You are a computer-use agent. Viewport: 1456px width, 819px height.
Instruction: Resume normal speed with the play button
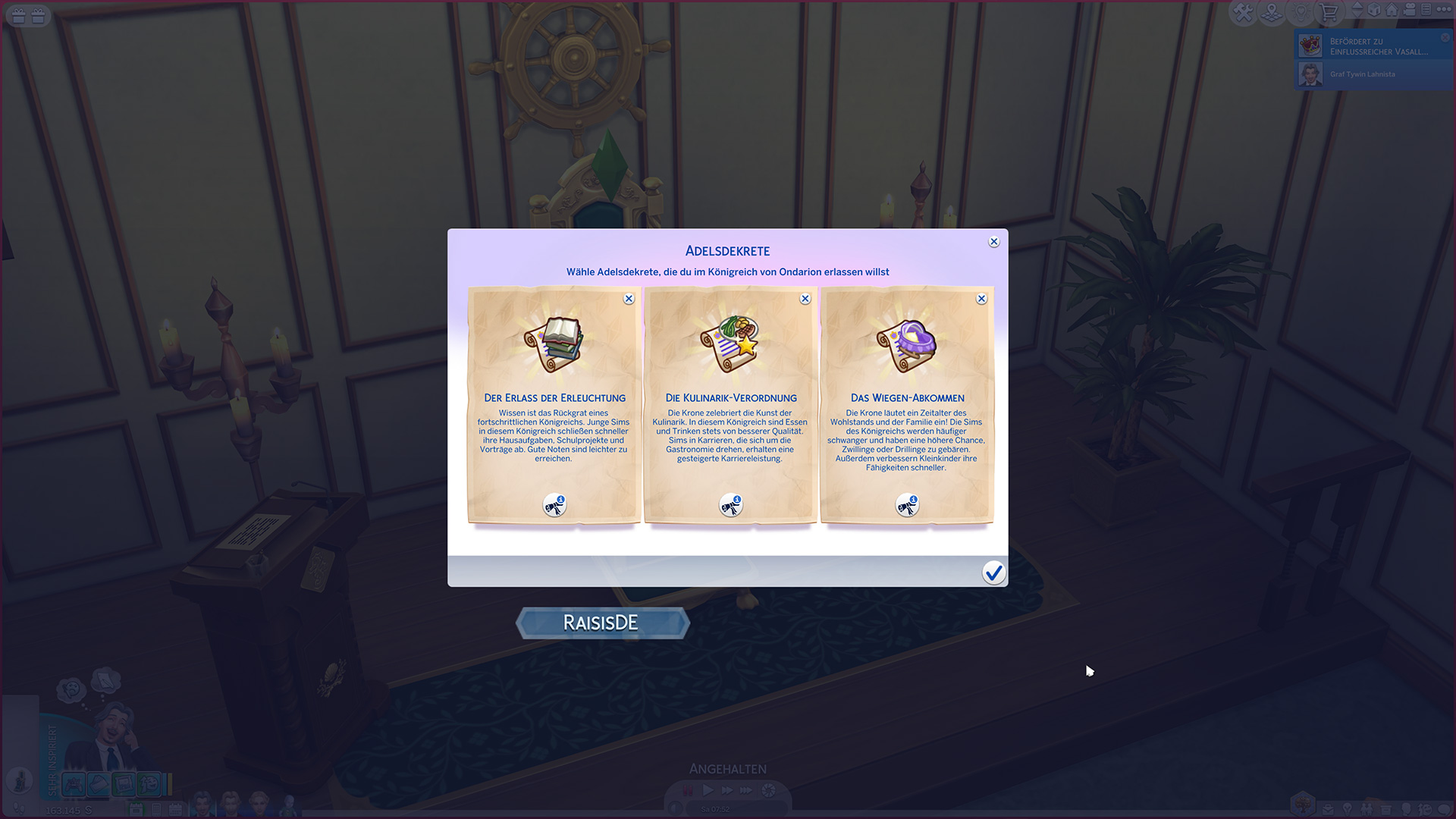[x=708, y=790]
